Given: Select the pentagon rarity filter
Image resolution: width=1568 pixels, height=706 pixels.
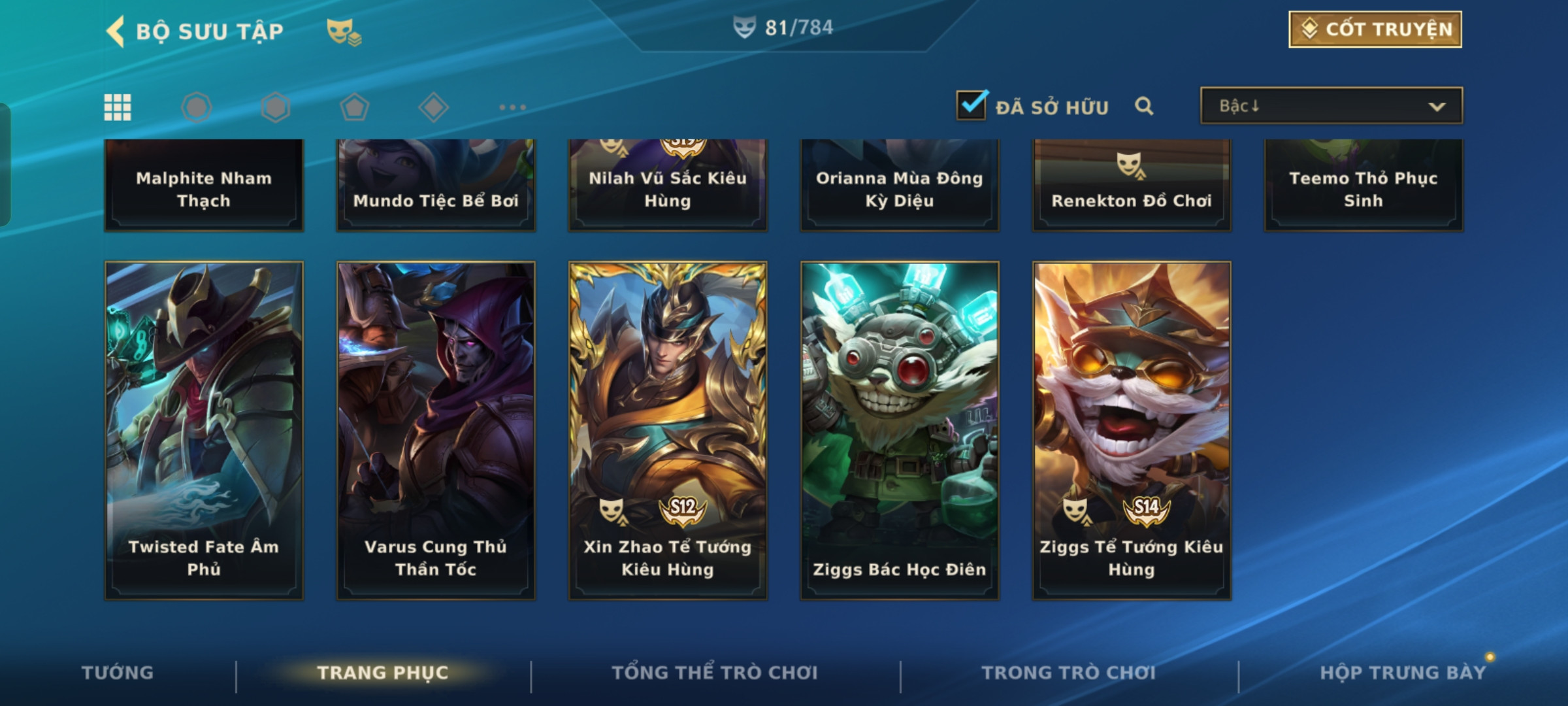Looking at the screenshot, I should [x=354, y=107].
